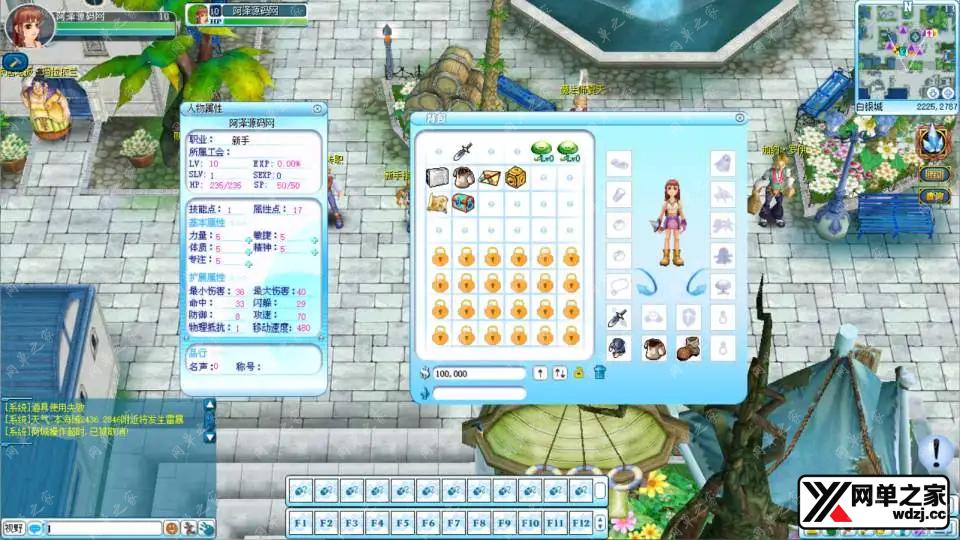This screenshot has height=540, width=960.
Task: Select the treasure chest item slot
Action: point(462,203)
